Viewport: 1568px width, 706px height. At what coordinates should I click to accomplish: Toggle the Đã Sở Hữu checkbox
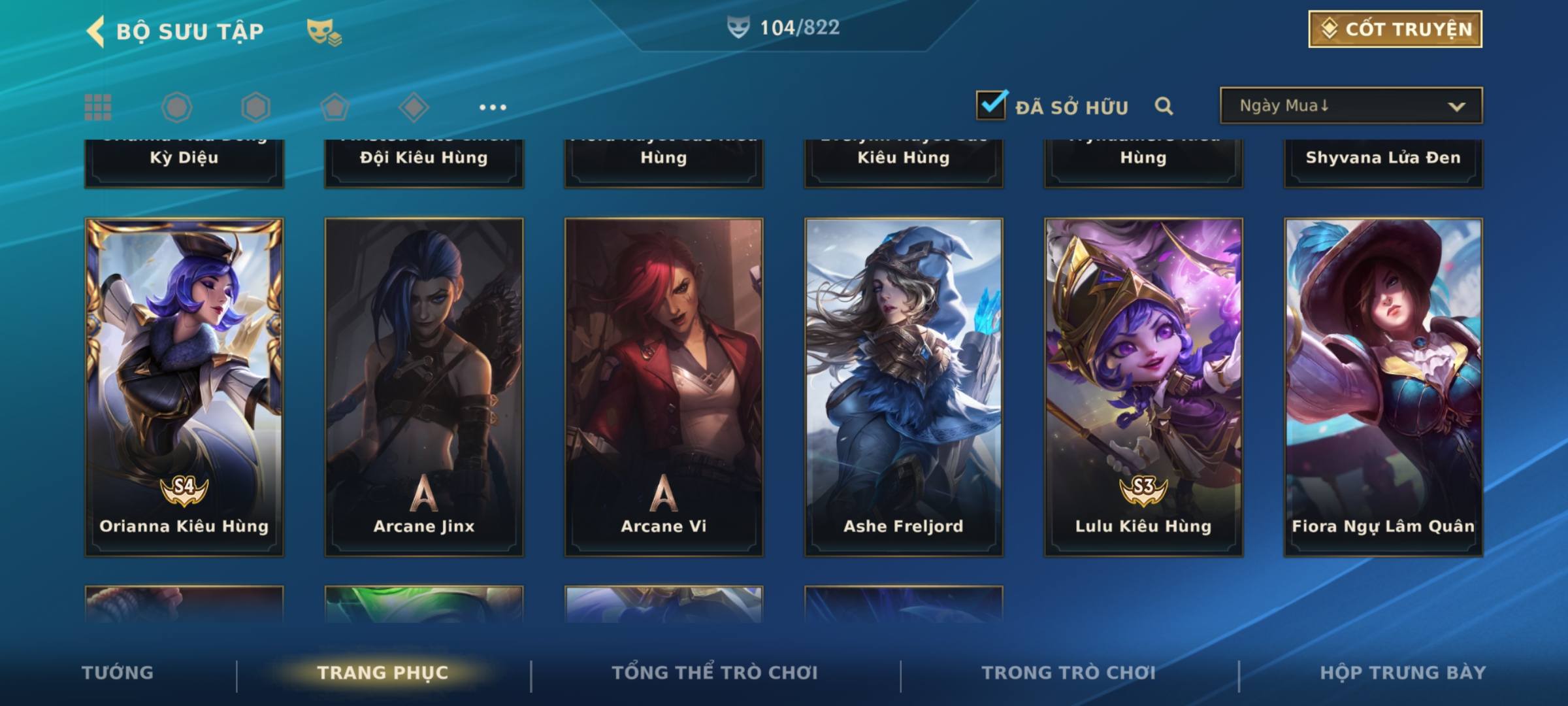tap(991, 105)
